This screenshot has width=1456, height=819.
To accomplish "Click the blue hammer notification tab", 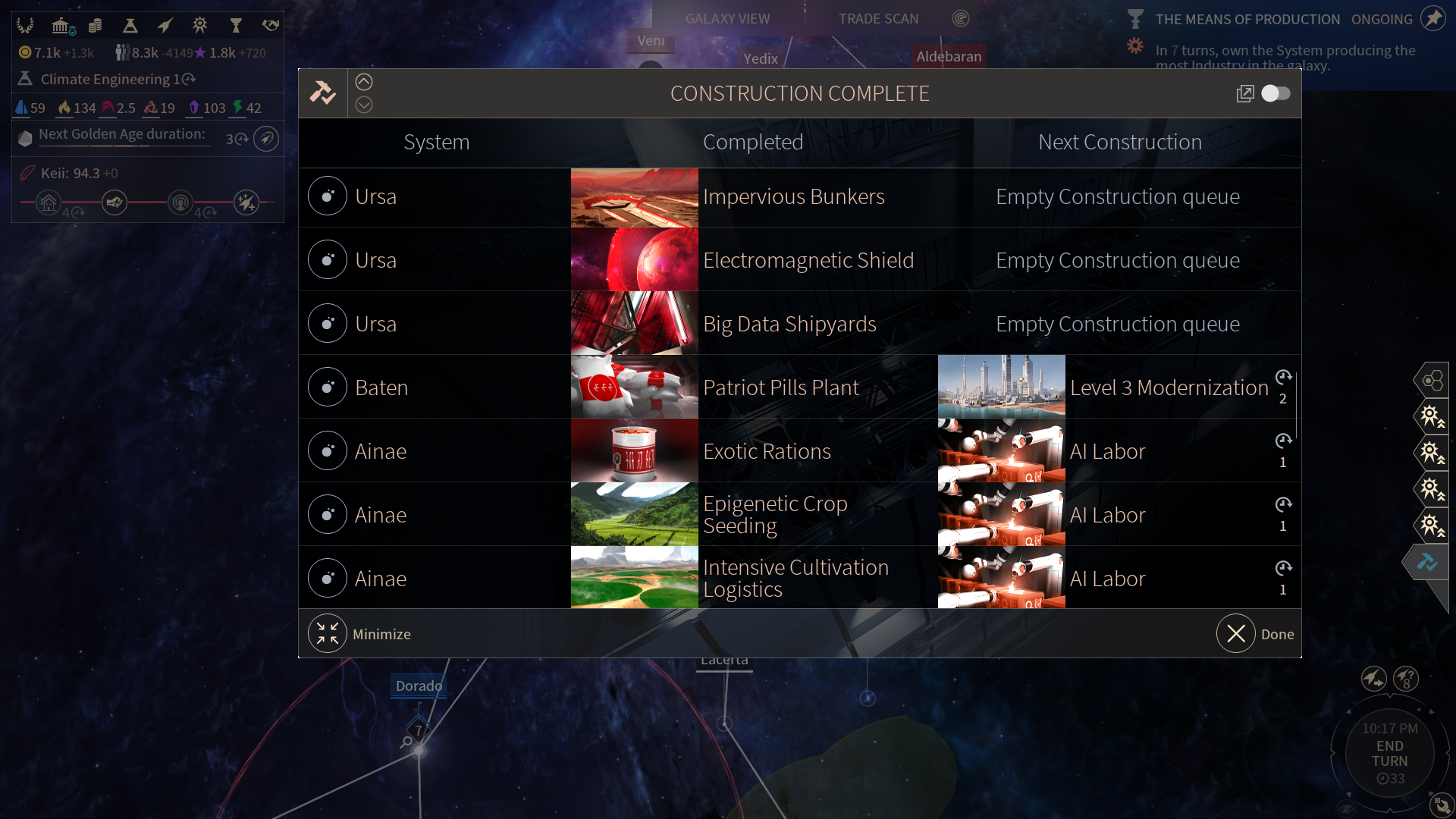I will coord(1427,562).
